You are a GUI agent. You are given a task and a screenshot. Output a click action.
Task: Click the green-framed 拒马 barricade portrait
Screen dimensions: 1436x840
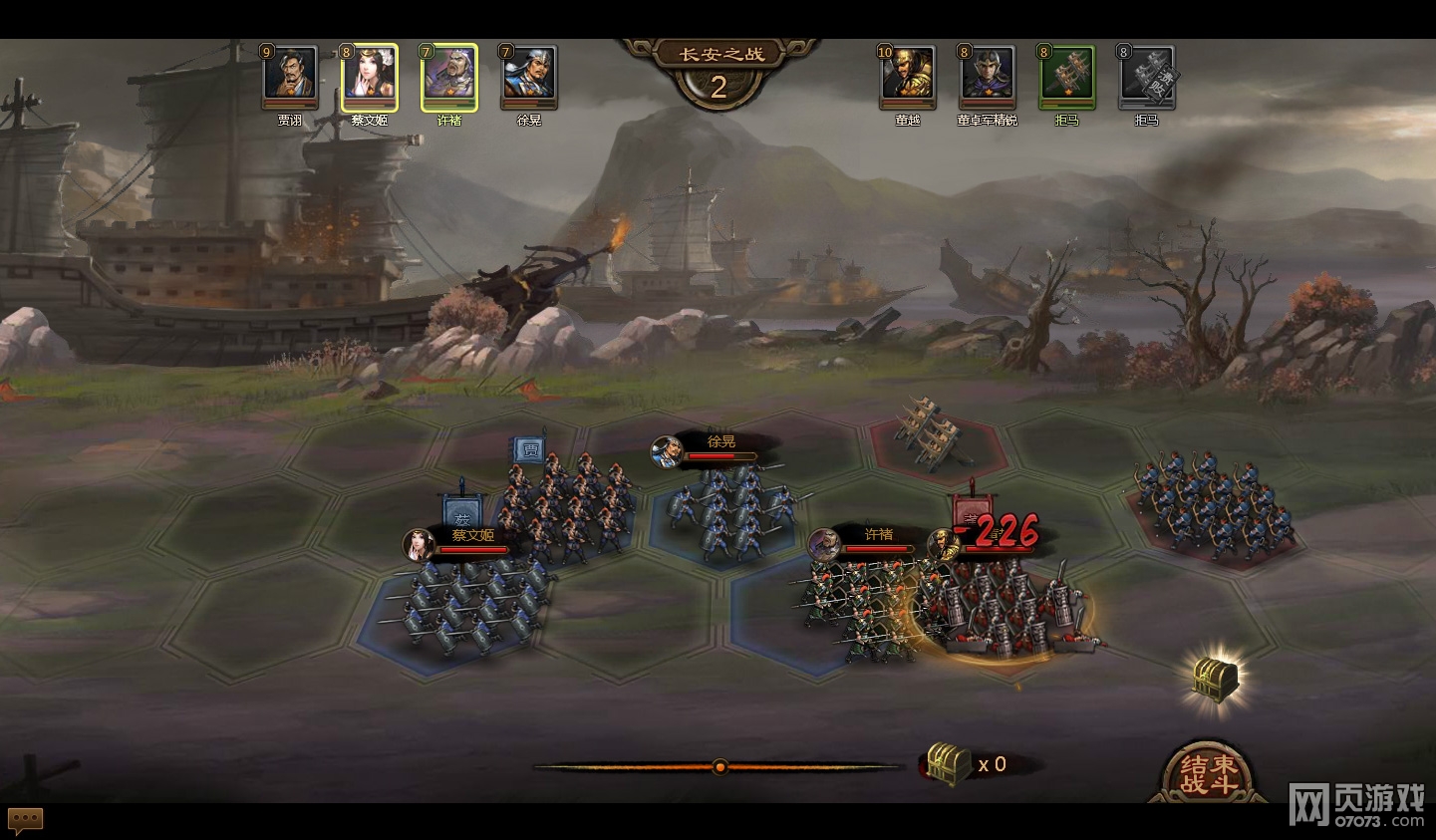click(1067, 76)
